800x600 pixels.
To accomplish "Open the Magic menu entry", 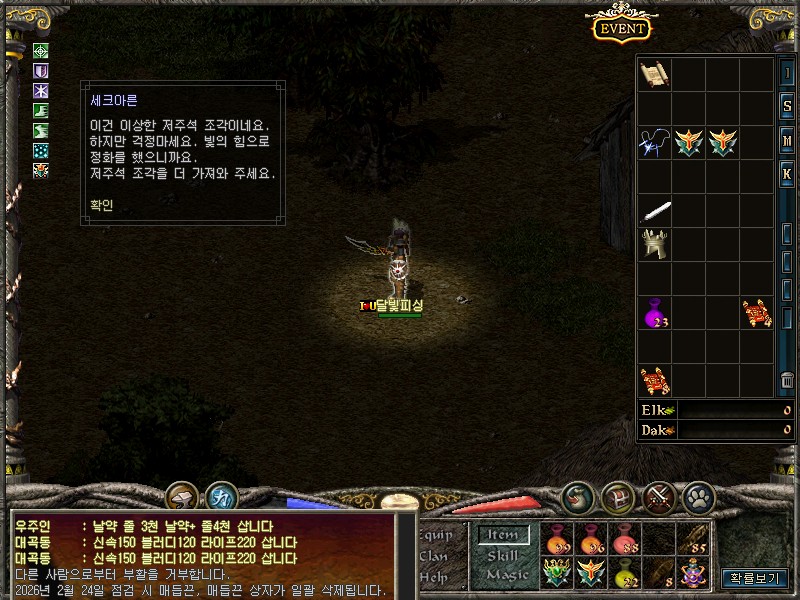I will (507, 575).
